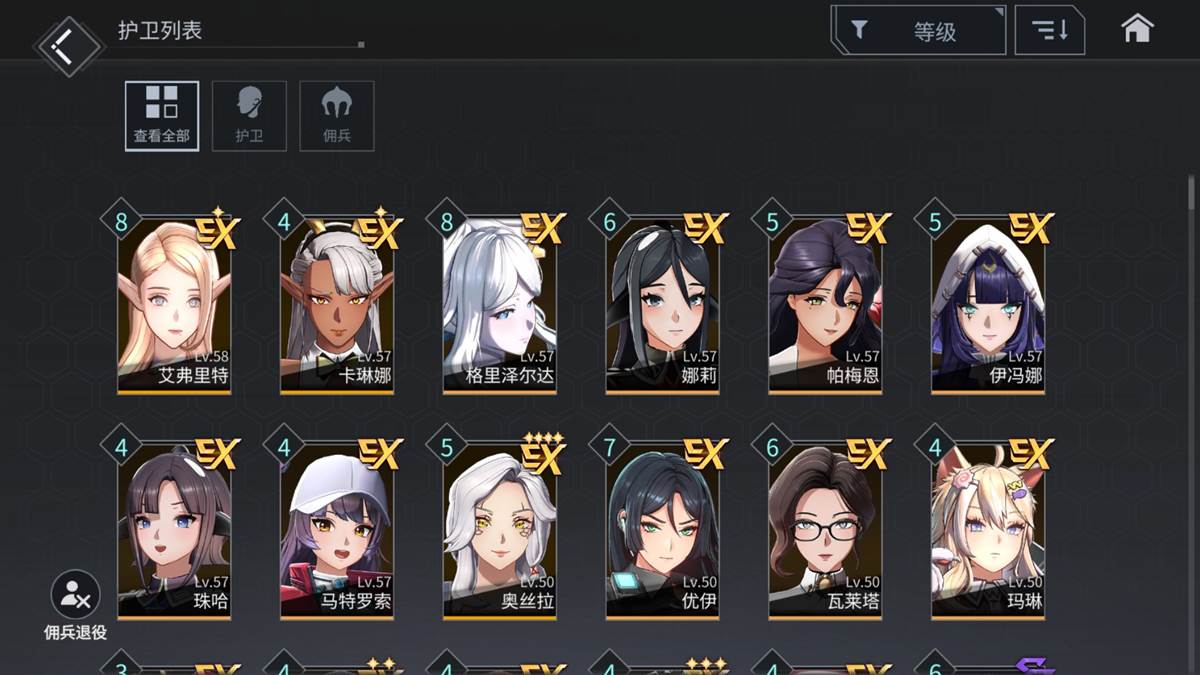The height and width of the screenshot is (675, 1200).
Task: Switch to the 佣兵 tab
Action: pos(337,116)
